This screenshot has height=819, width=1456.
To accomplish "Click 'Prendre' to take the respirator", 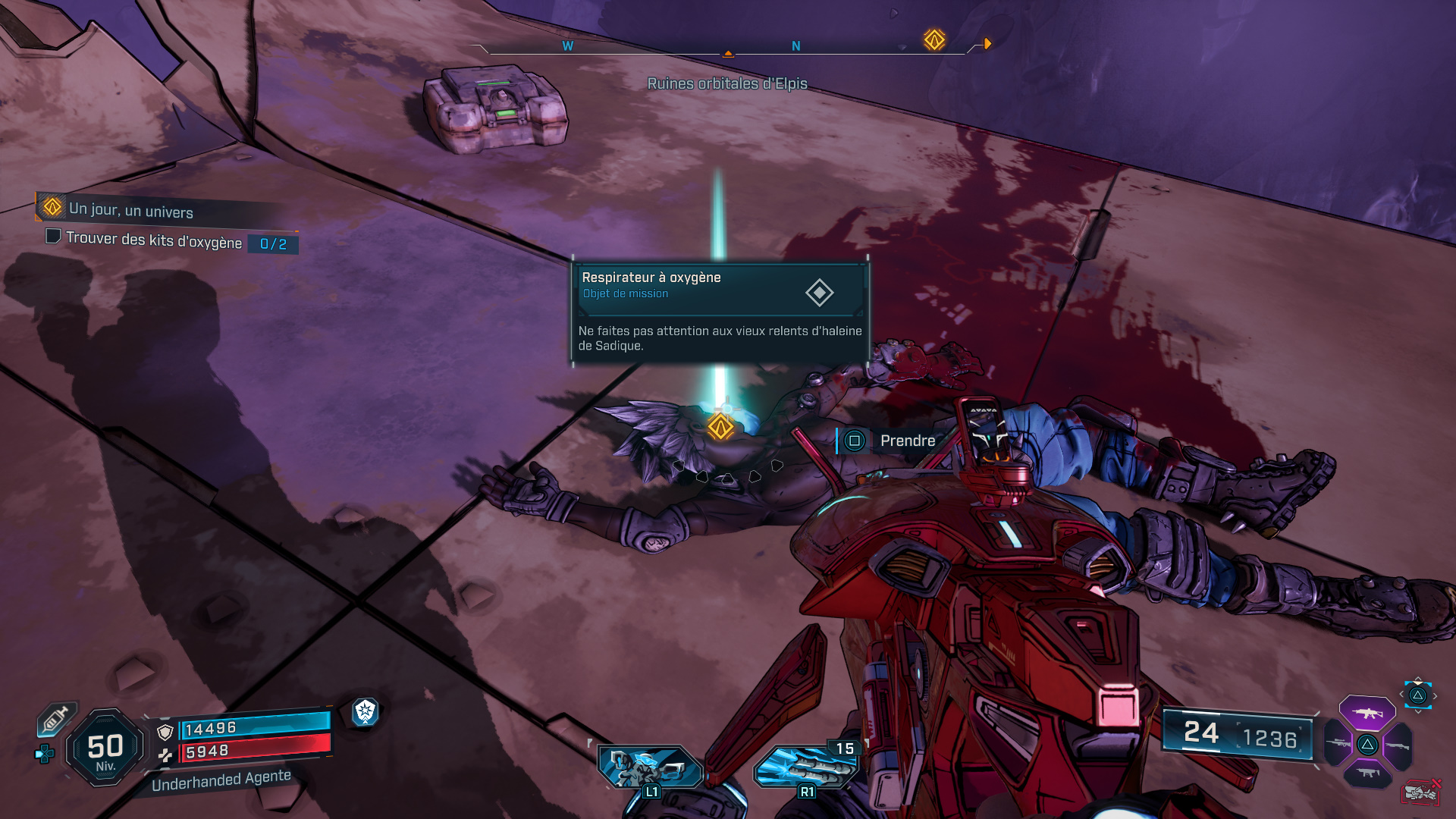I will pyautogui.click(x=907, y=440).
